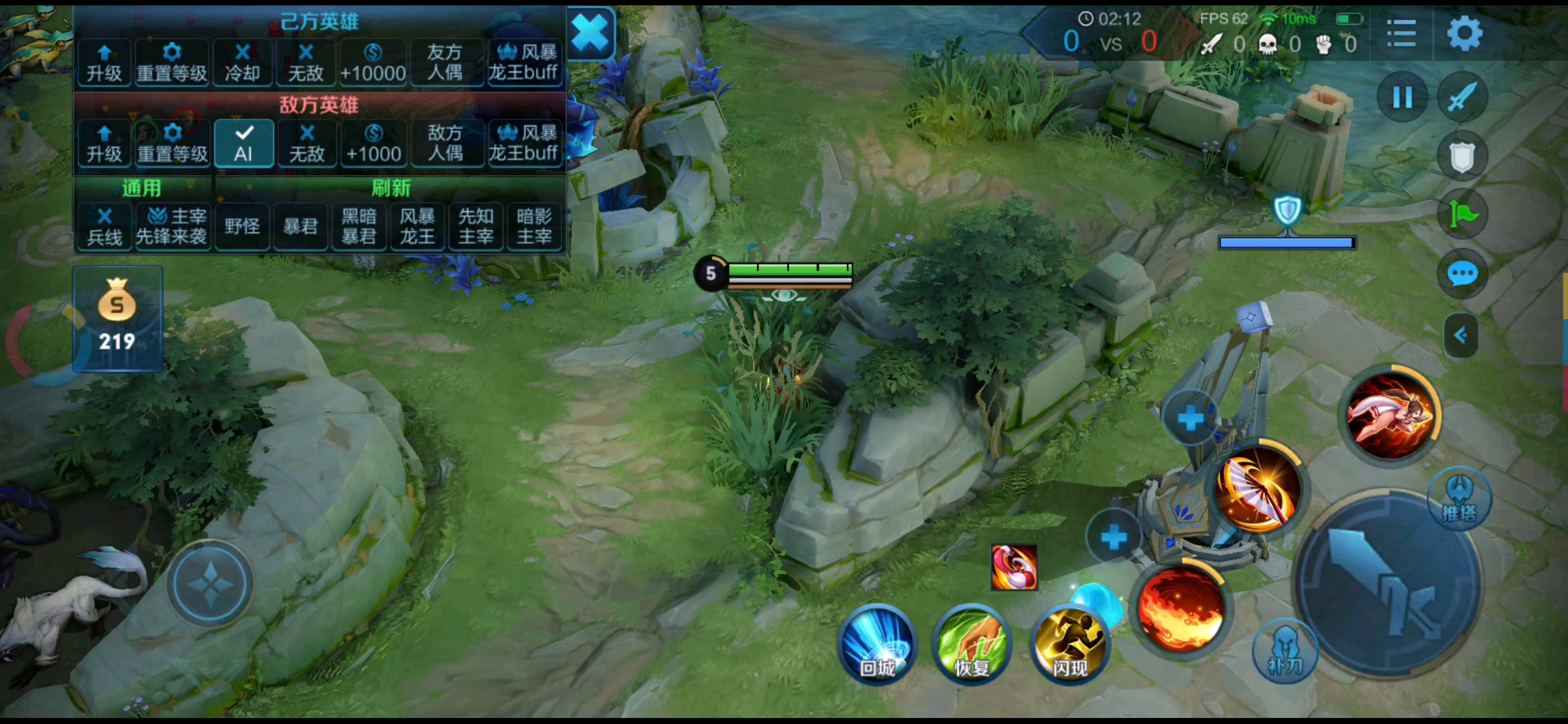Toggle minion lanes (兵线) option
The height and width of the screenshot is (724, 1568).
tap(105, 227)
